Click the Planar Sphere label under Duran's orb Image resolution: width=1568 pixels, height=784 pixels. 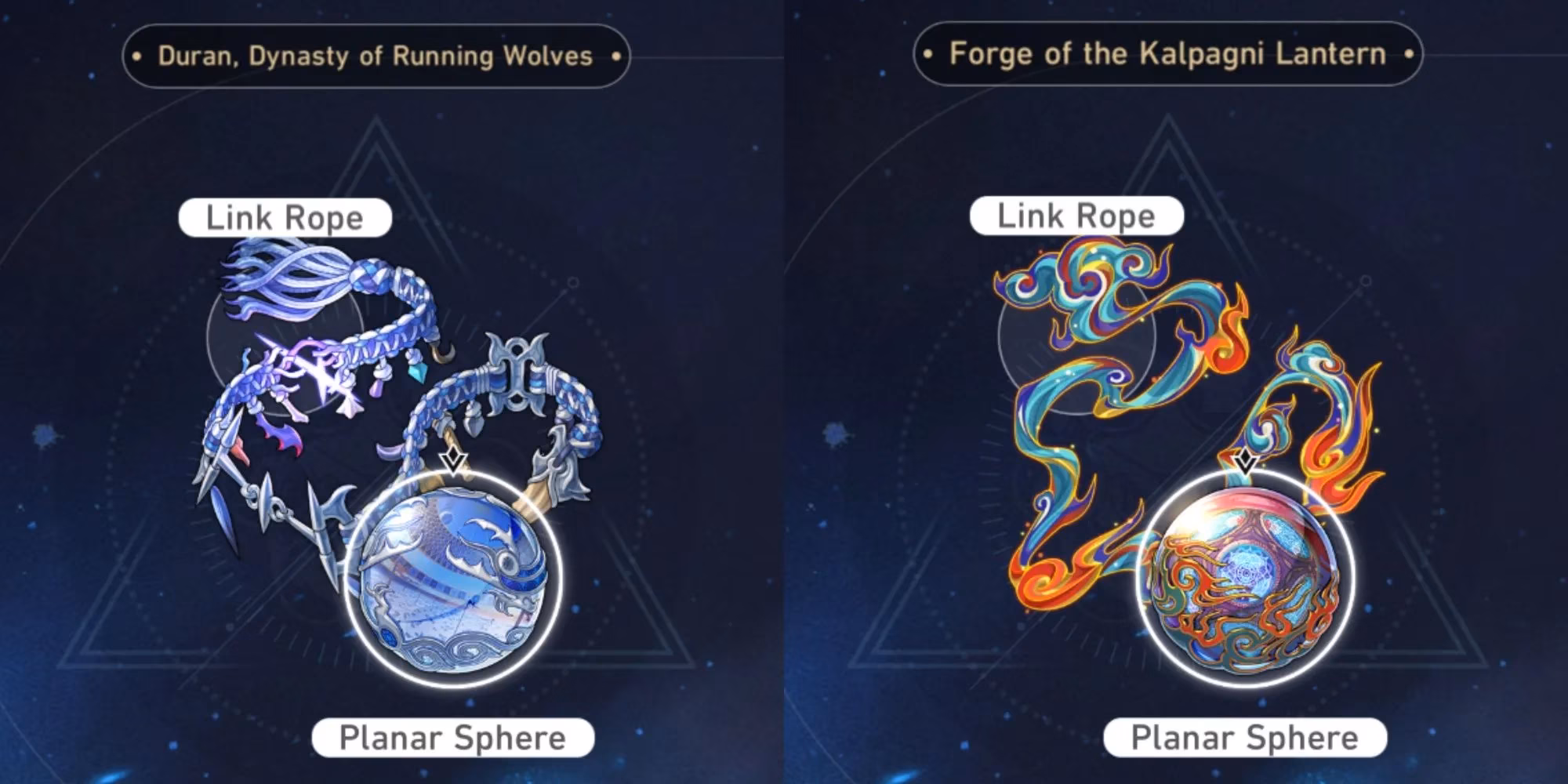click(453, 736)
